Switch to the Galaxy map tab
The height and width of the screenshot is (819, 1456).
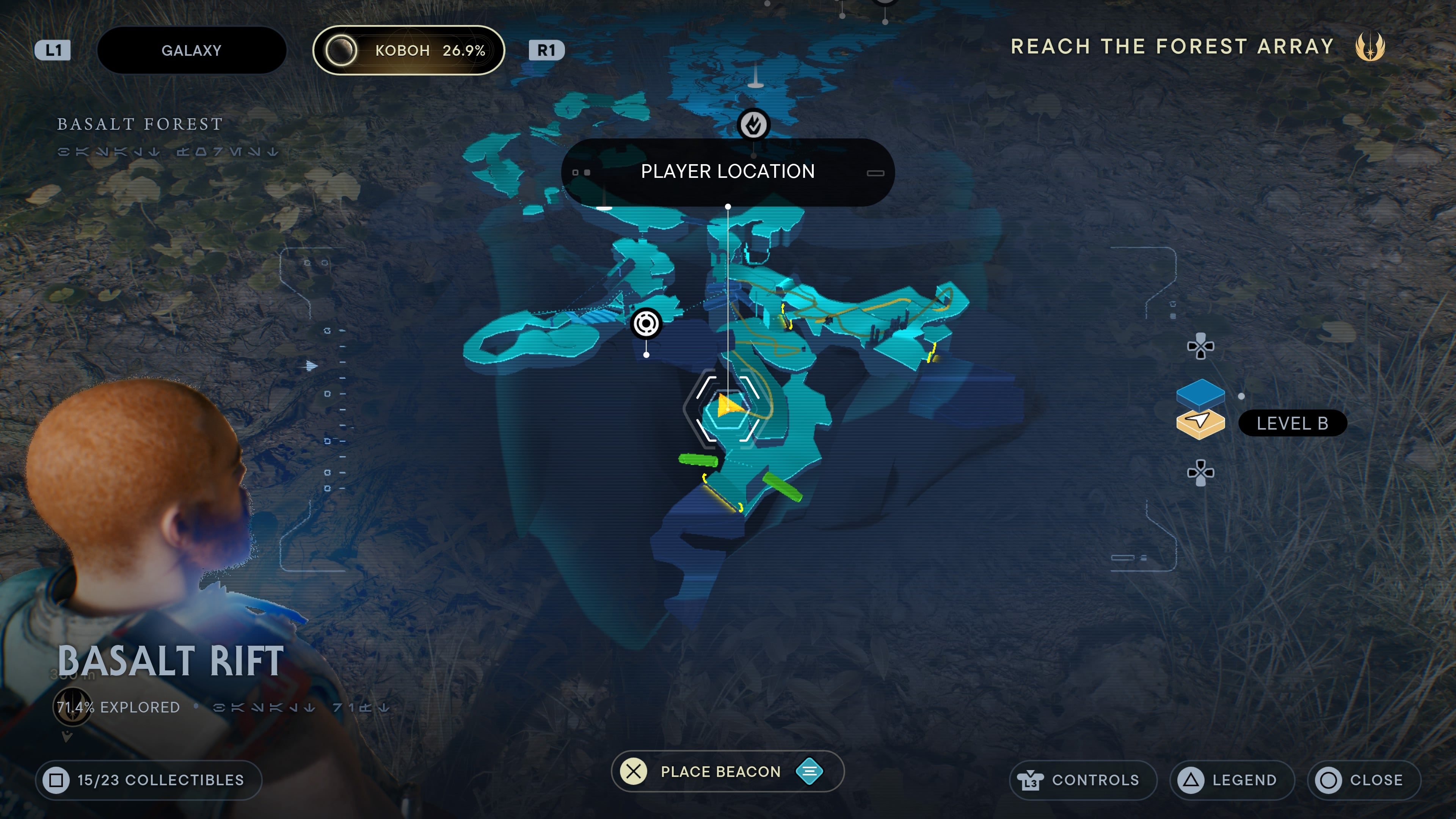[191, 50]
